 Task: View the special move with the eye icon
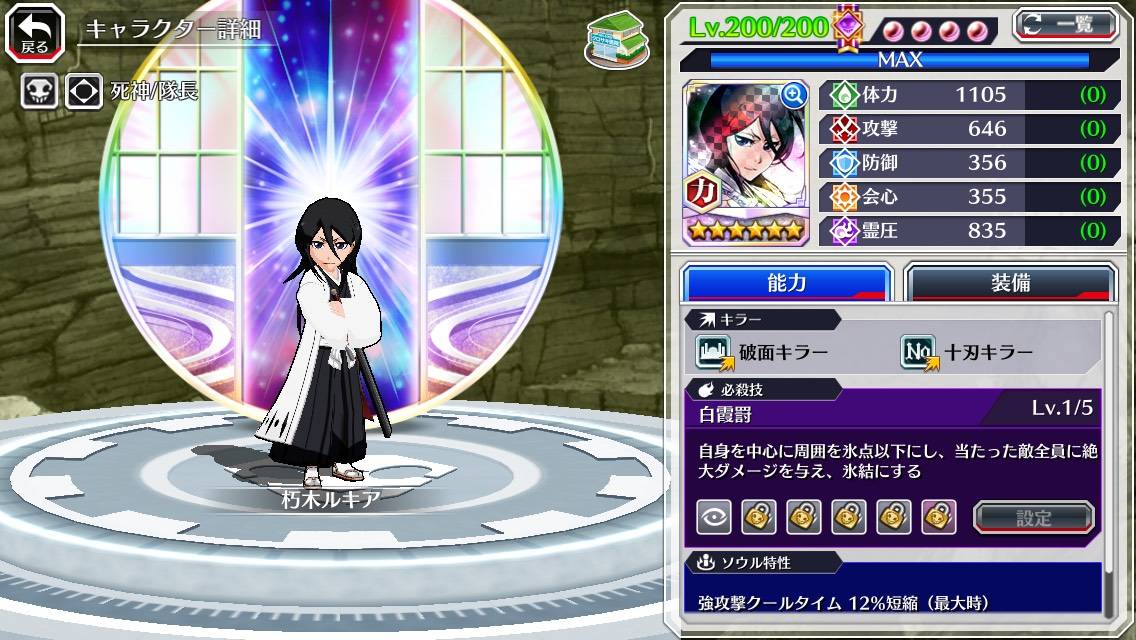click(713, 517)
